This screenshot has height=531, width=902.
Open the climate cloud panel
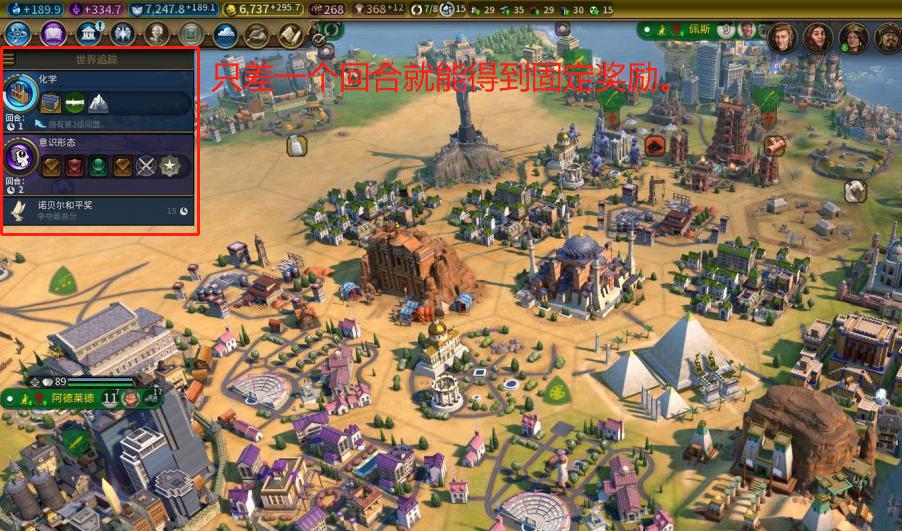(x=224, y=34)
